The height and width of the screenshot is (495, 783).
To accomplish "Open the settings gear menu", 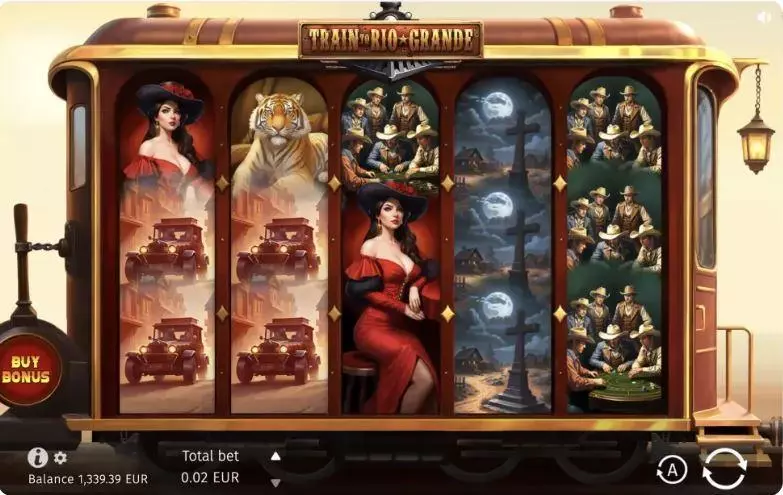I will (x=60, y=458).
